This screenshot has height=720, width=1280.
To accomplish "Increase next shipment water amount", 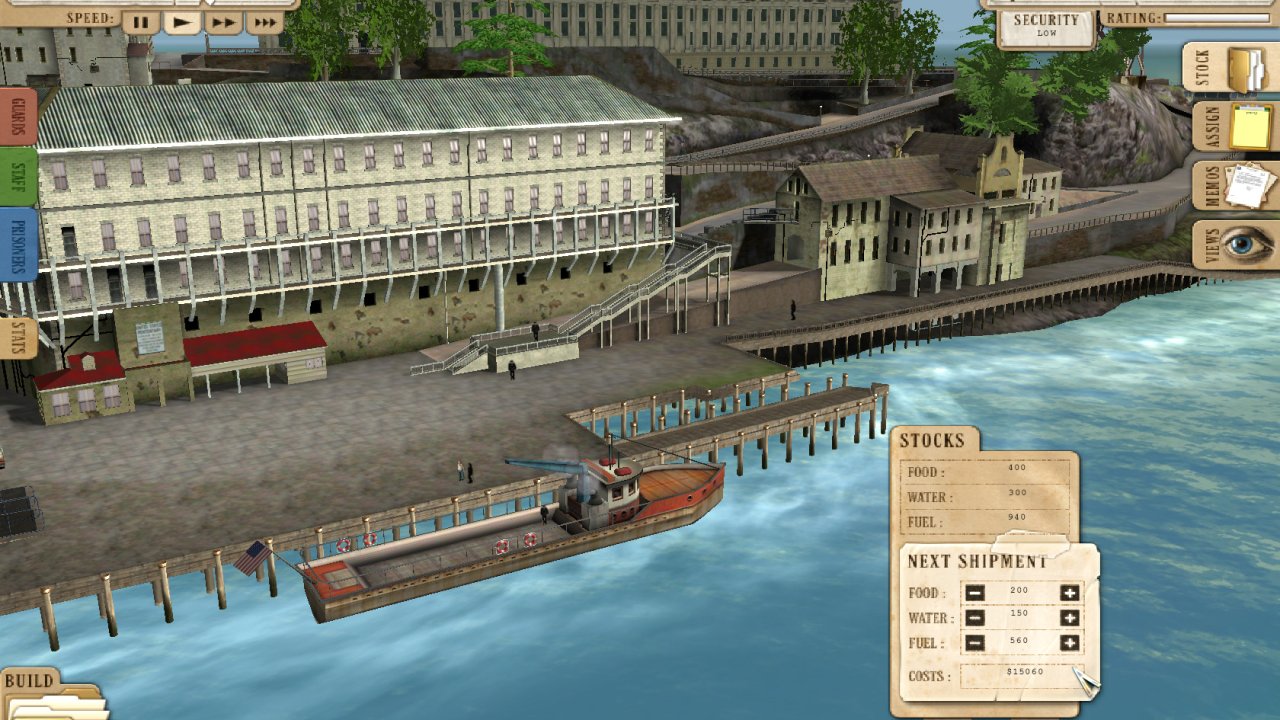I will 1069,618.
